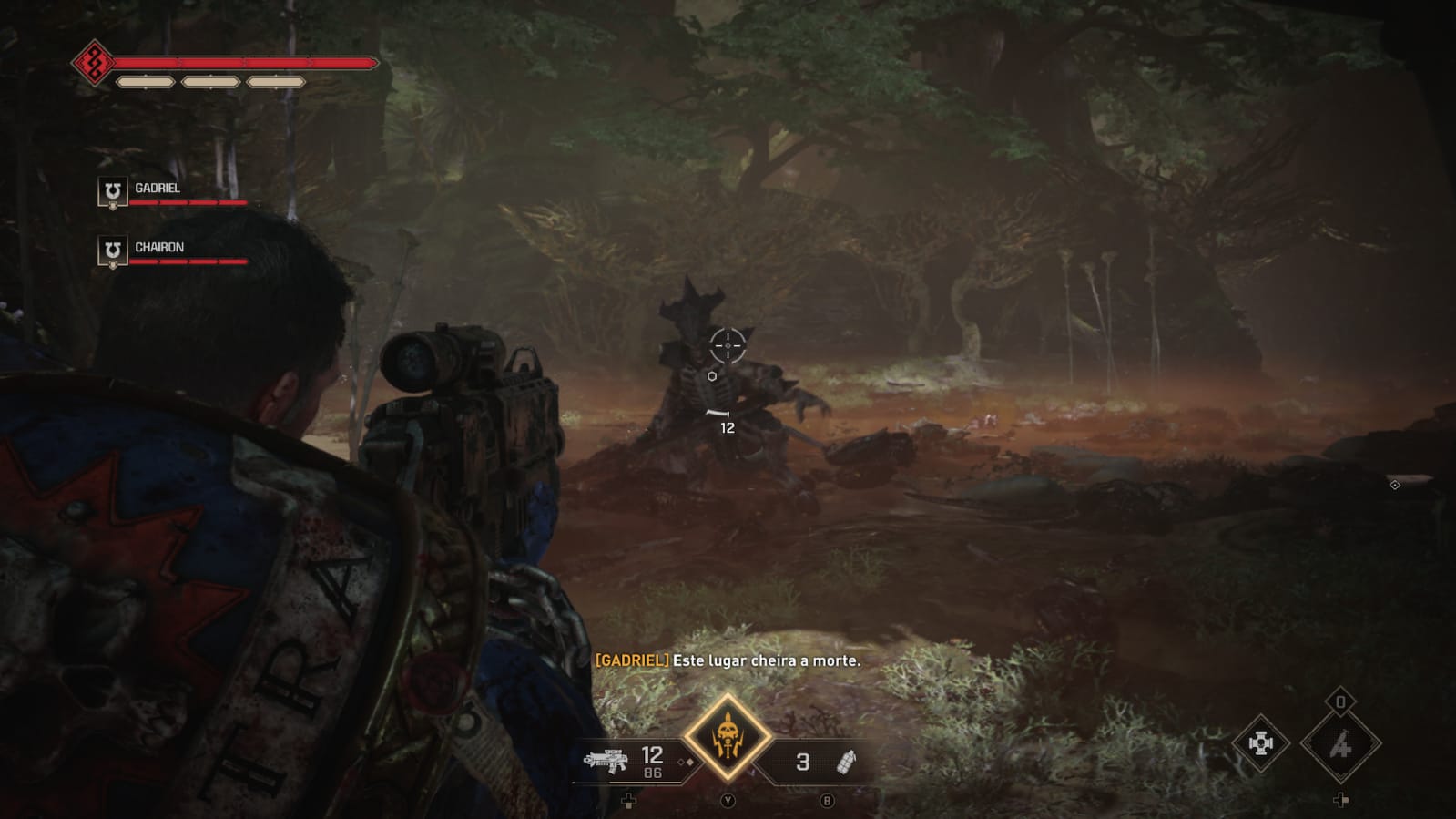Image resolution: width=1456 pixels, height=819 pixels.
Task: Select the bolt rifle weapon icon
Action: (x=606, y=760)
